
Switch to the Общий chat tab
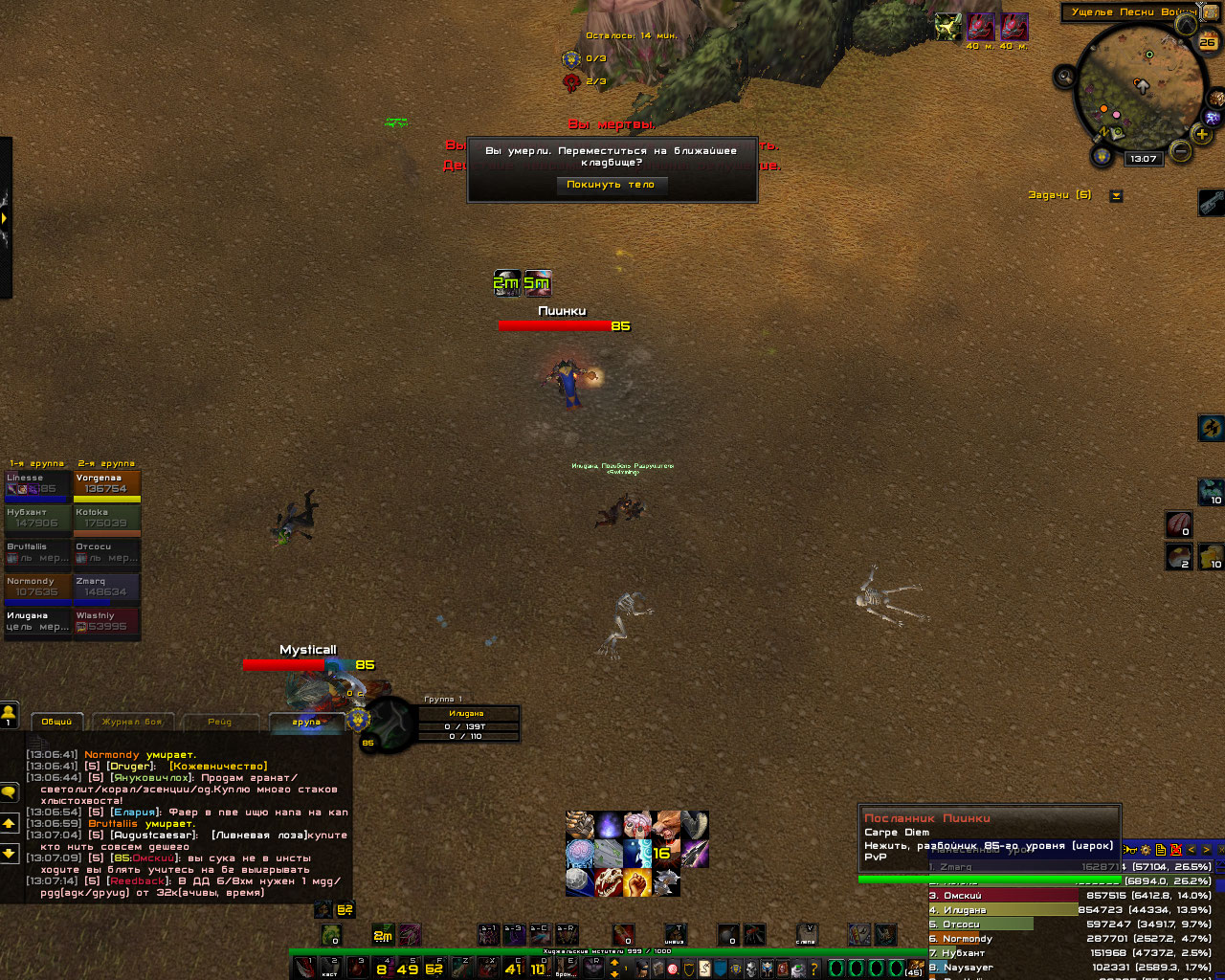click(x=56, y=722)
